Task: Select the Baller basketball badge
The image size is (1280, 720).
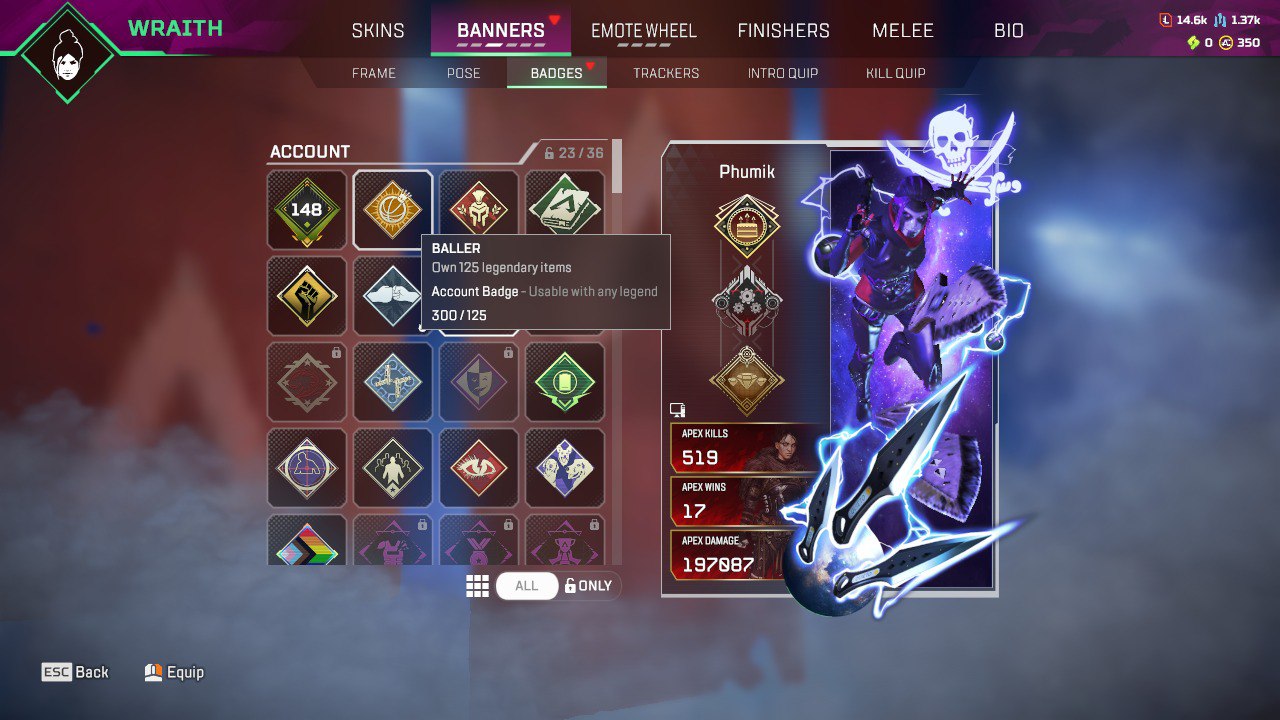Action: pyautogui.click(x=392, y=209)
